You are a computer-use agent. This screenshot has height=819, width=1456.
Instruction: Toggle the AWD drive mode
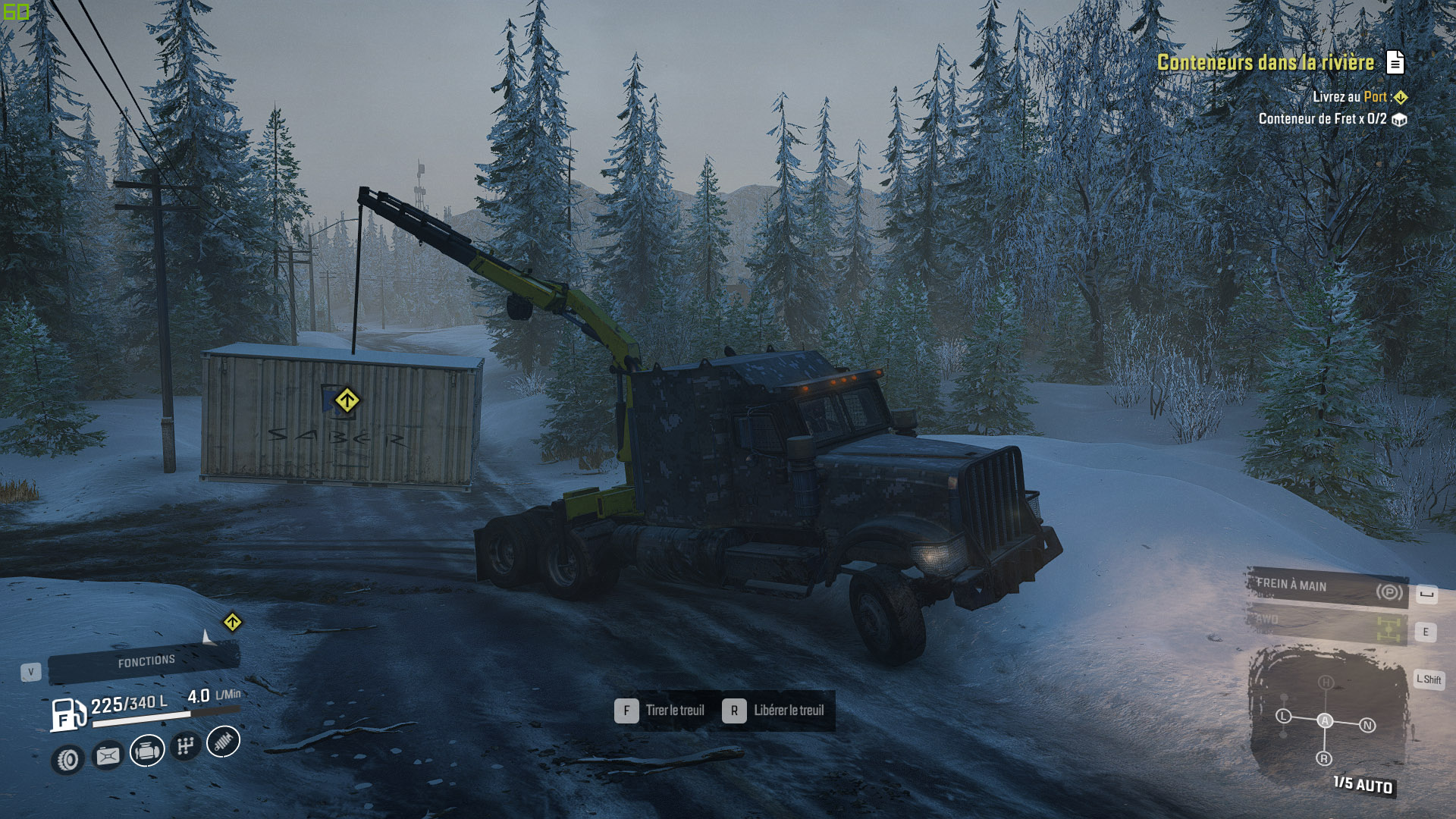pyautogui.click(x=1327, y=626)
